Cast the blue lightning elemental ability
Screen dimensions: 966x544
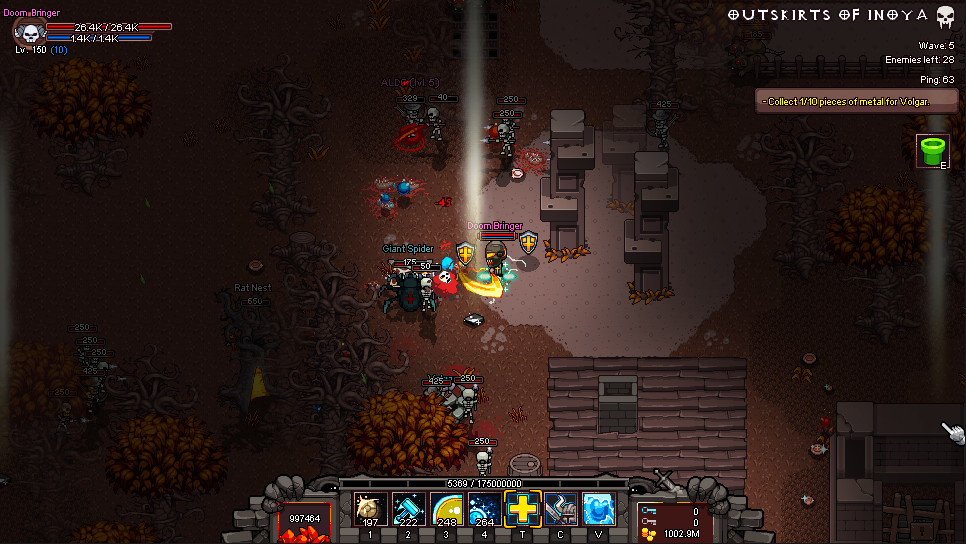(598, 510)
